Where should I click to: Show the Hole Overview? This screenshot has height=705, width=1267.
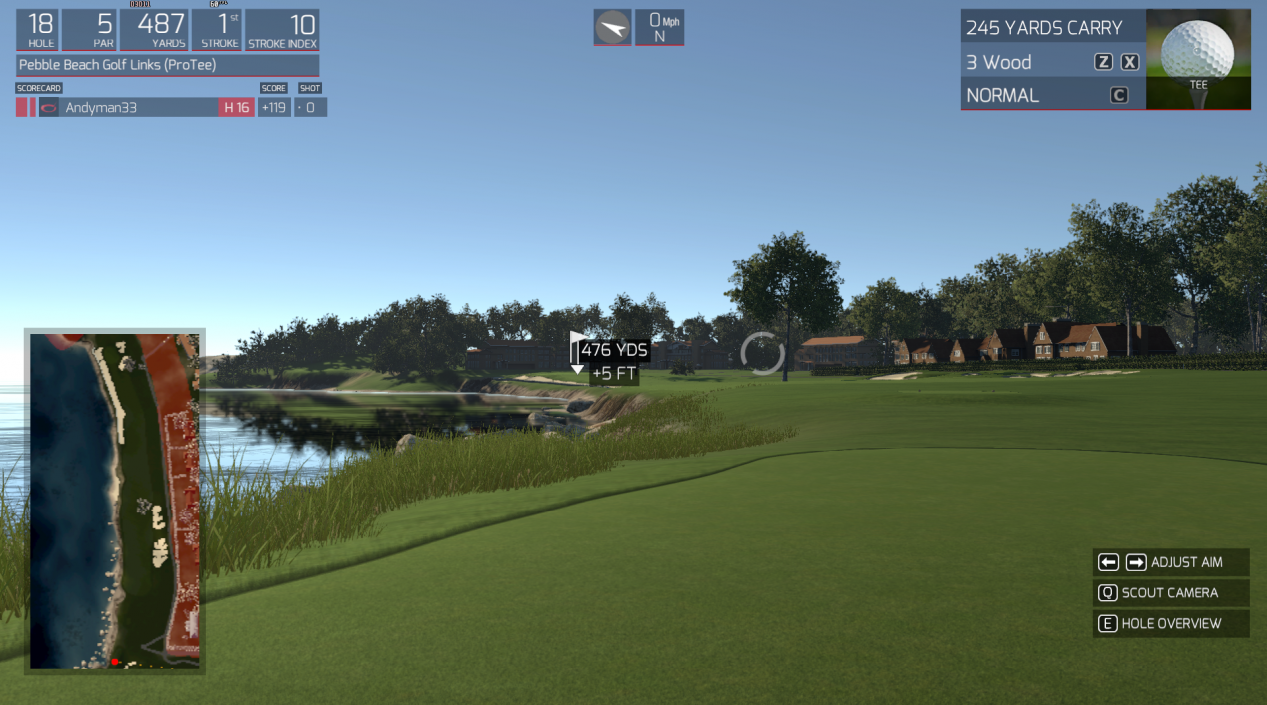tap(1170, 624)
